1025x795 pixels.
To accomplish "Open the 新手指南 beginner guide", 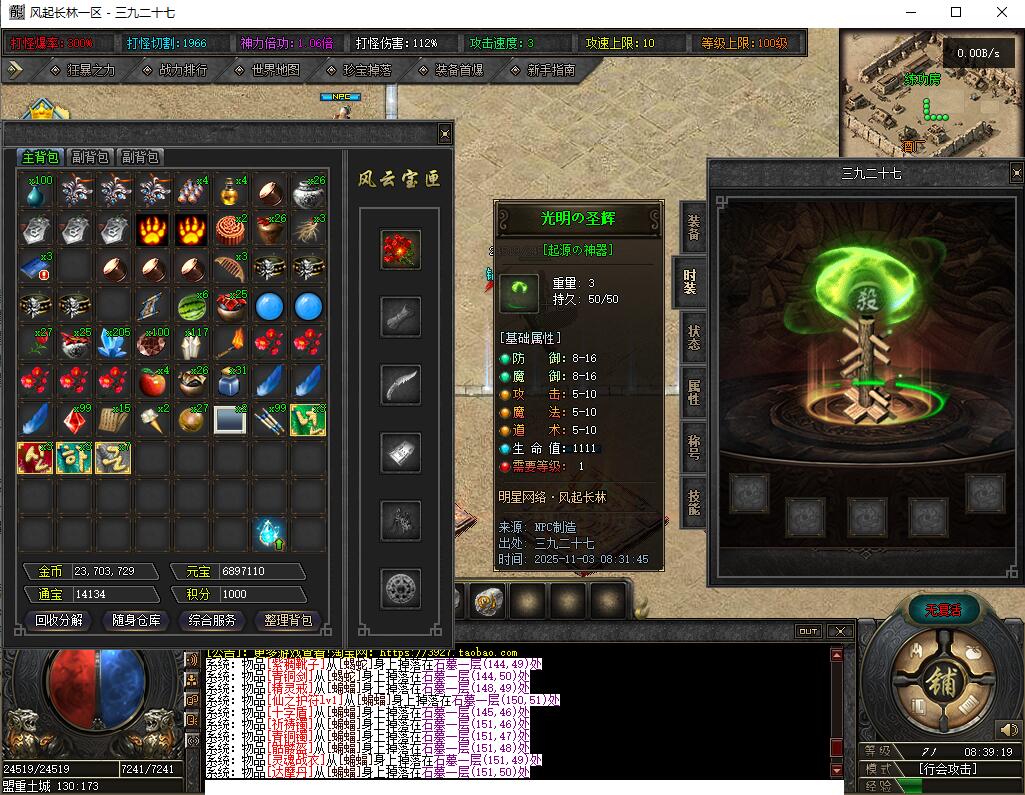I will tap(550, 70).
